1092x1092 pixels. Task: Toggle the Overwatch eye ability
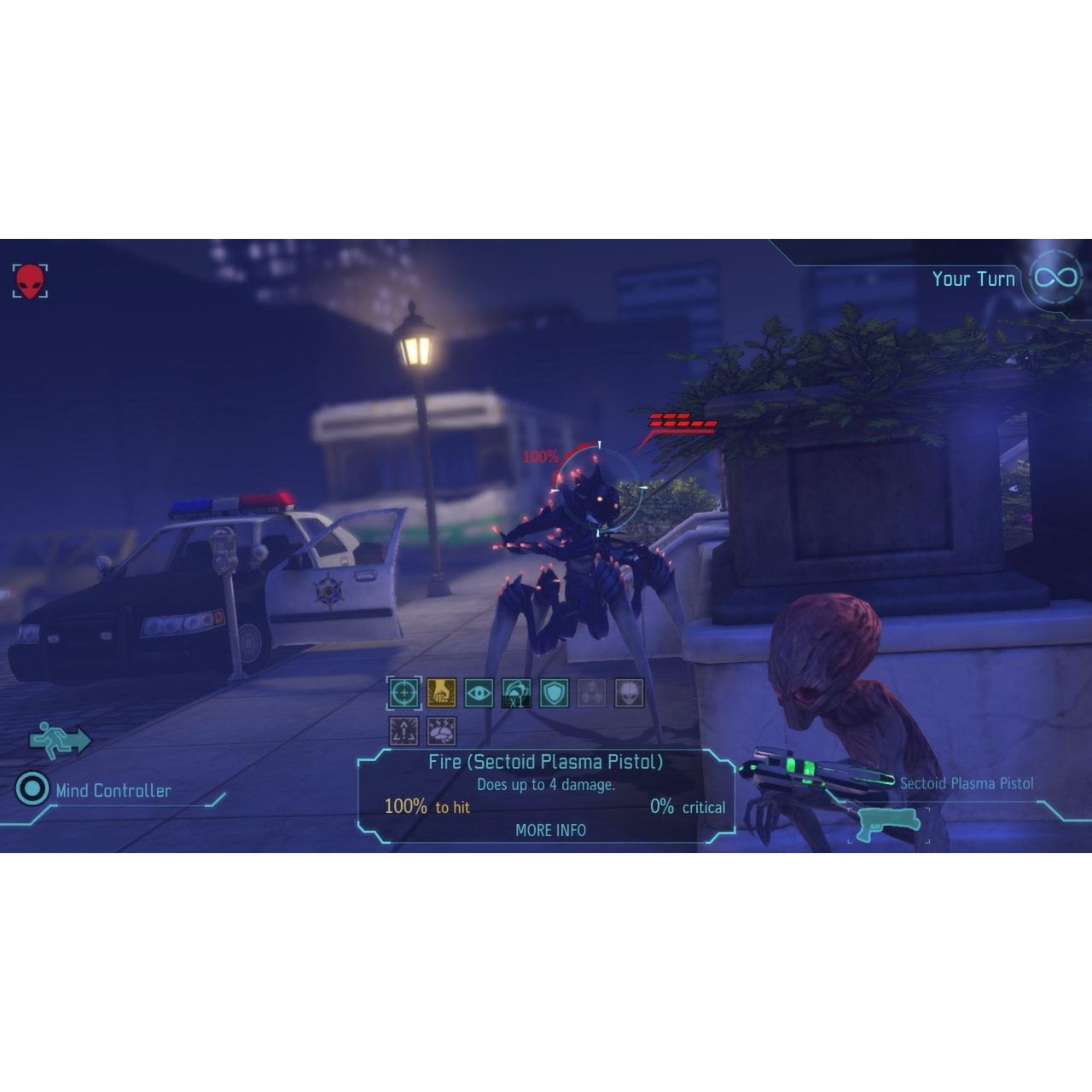479,693
